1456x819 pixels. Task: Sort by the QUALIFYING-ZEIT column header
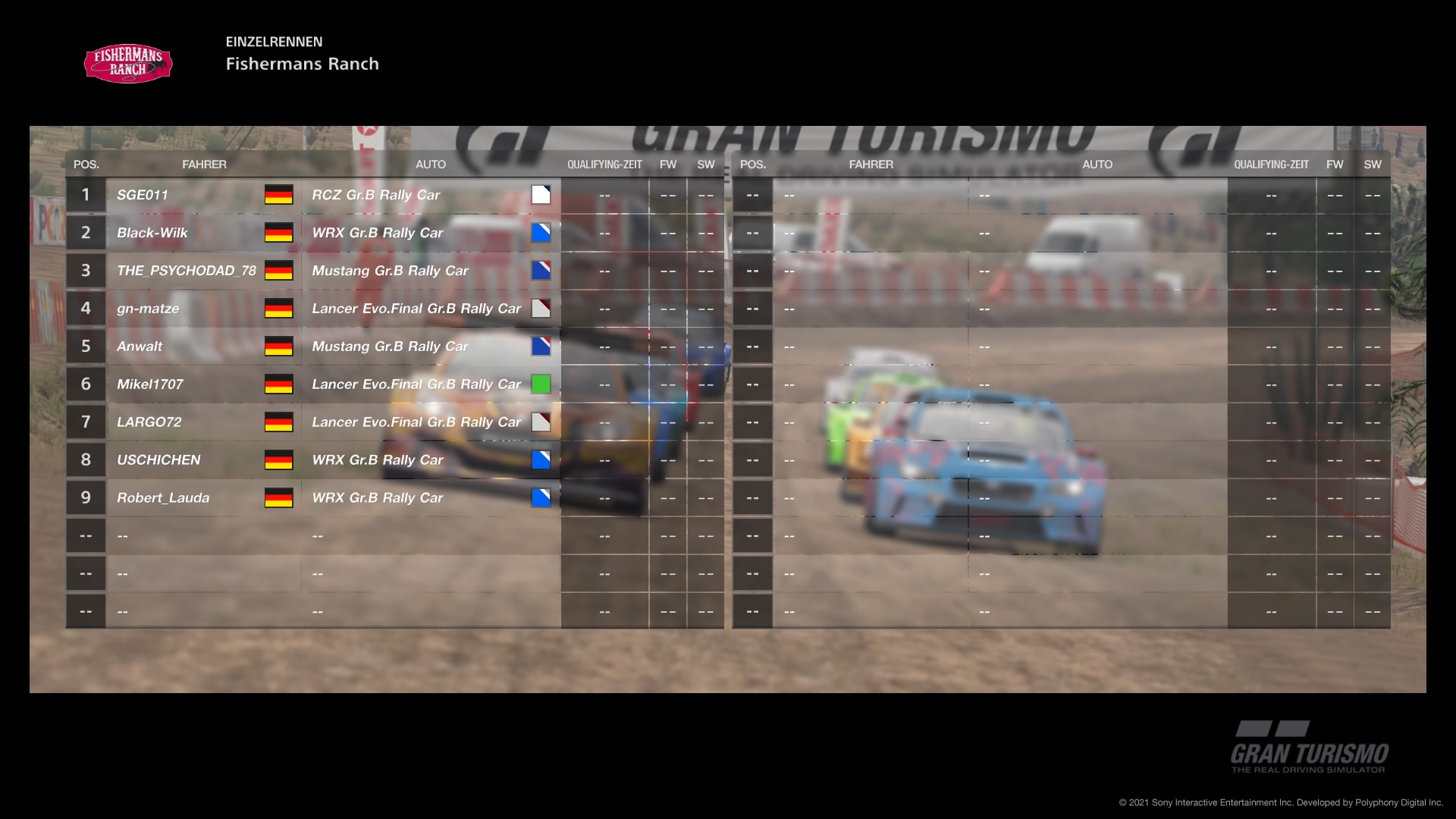[604, 164]
